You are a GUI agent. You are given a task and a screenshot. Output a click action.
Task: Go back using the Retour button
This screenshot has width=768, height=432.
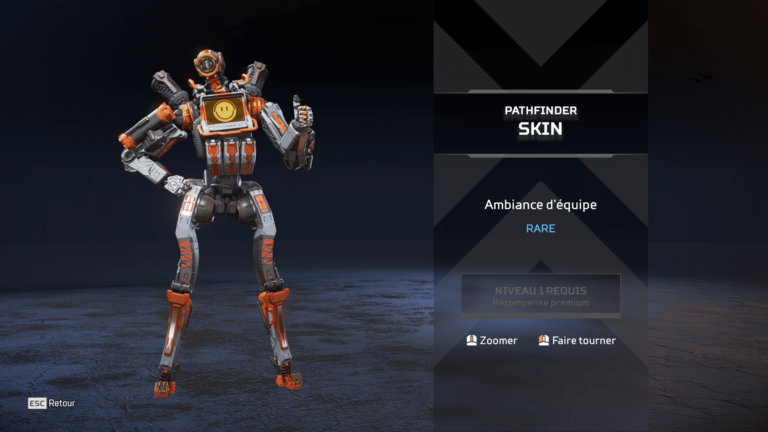[52, 403]
